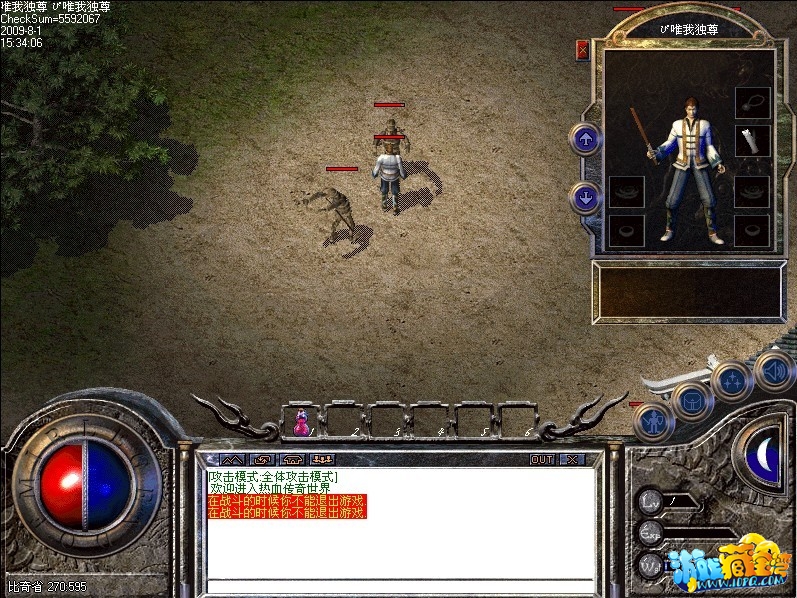The height and width of the screenshot is (598, 797).
Task: Open the character status round button
Action: [652, 421]
